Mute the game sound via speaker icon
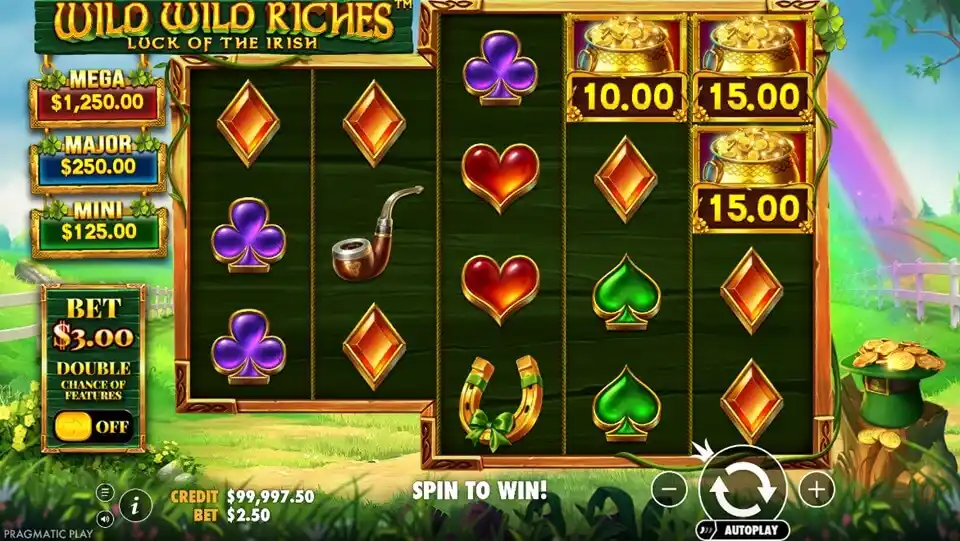Viewport: 960px width, 541px height. click(105, 519)
